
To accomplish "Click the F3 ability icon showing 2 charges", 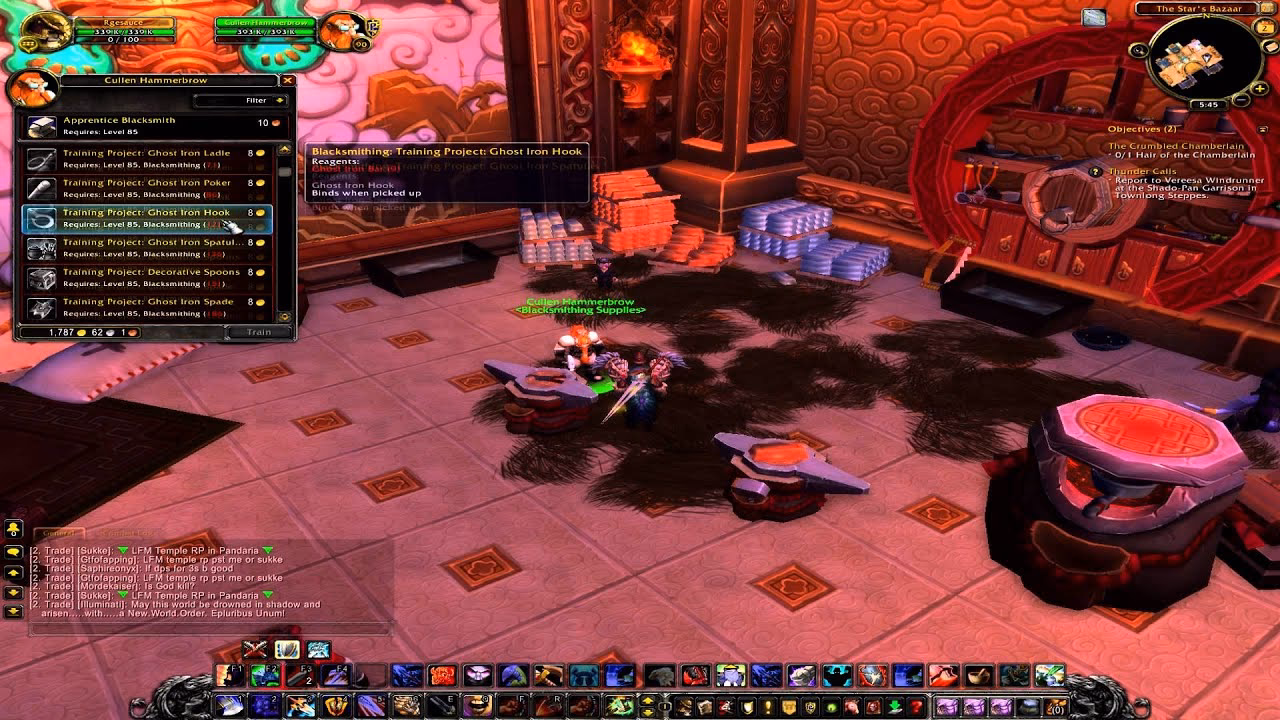I will [x=301, y=676].
